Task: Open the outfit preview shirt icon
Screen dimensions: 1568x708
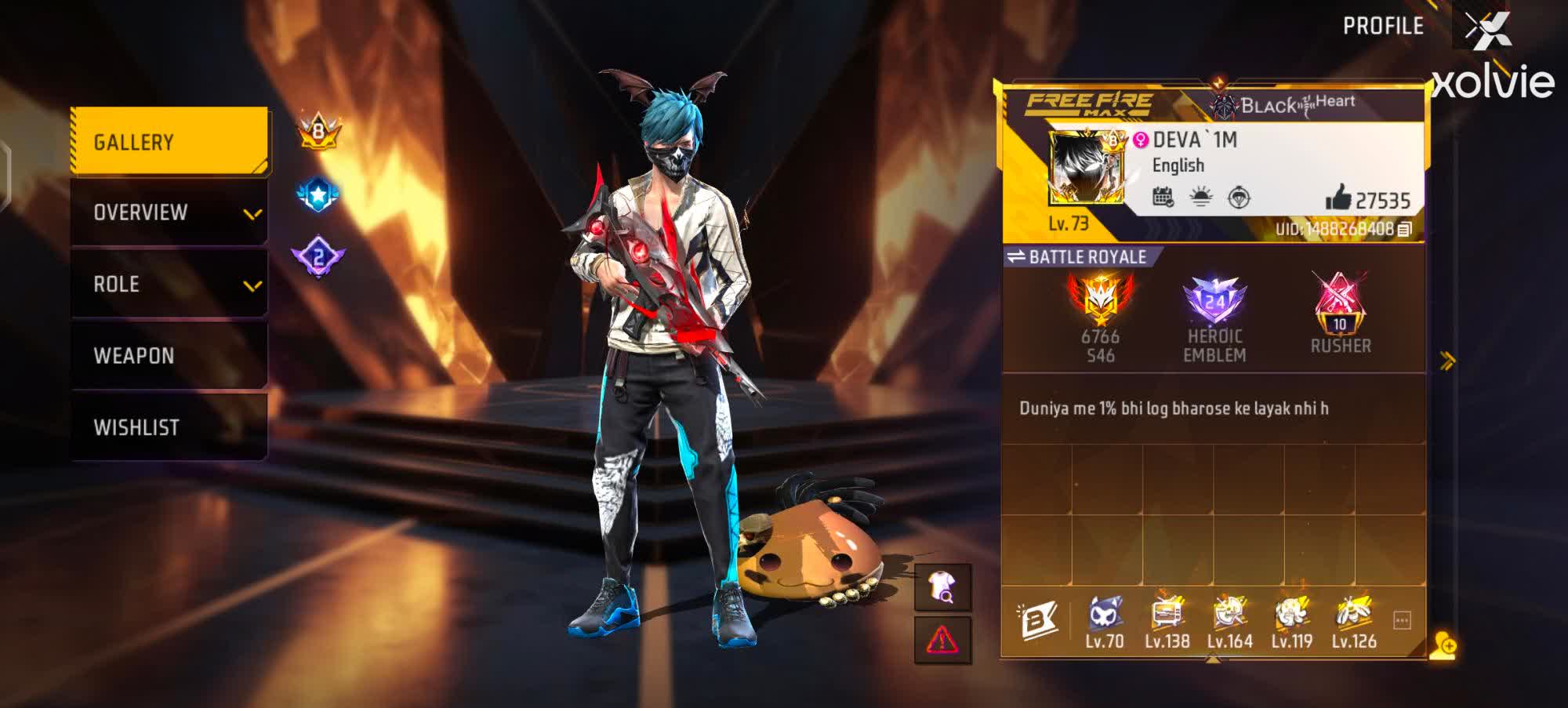Action: [x=942, y=587]
